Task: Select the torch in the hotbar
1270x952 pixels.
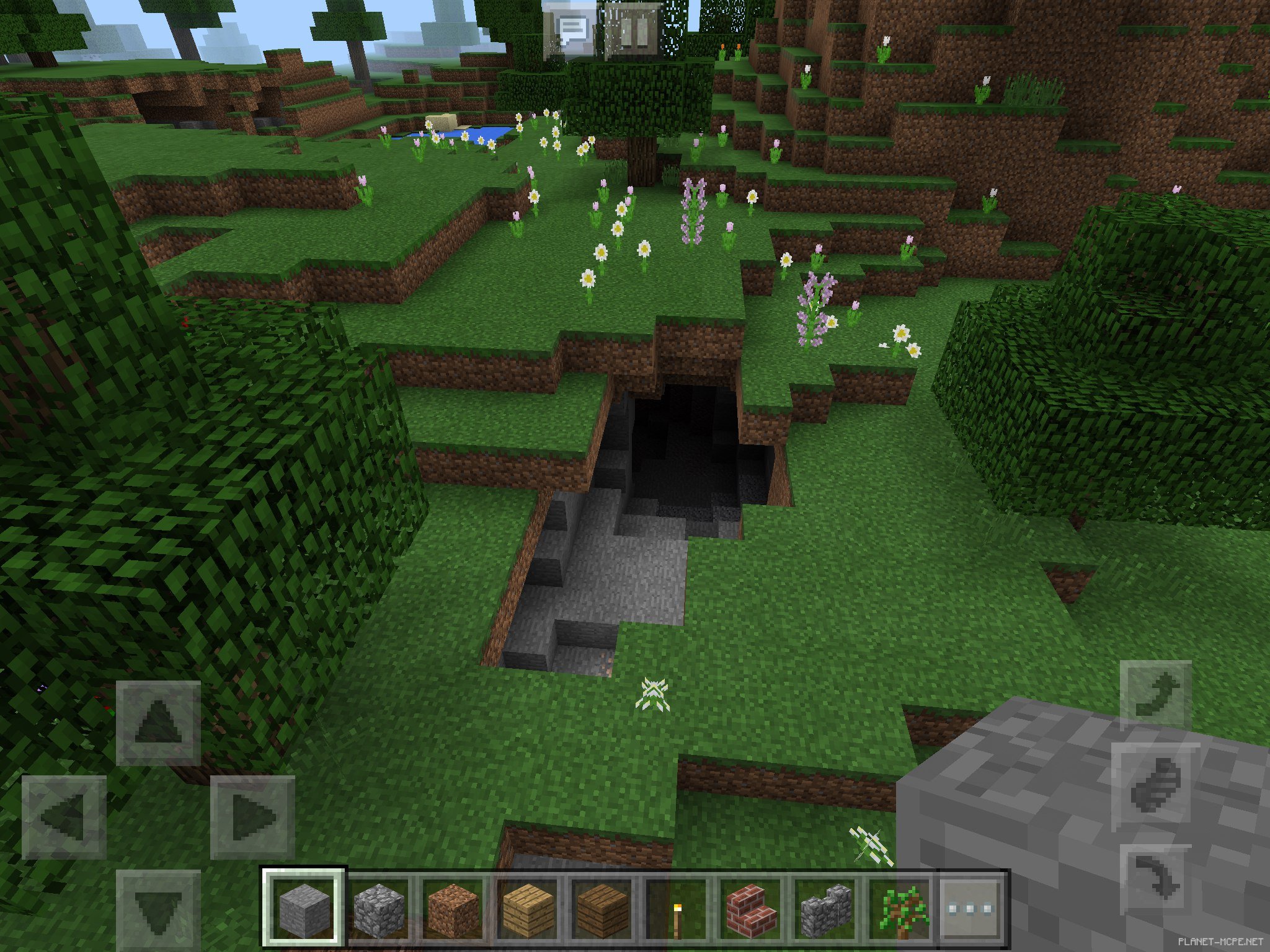Action: (675, 909)
